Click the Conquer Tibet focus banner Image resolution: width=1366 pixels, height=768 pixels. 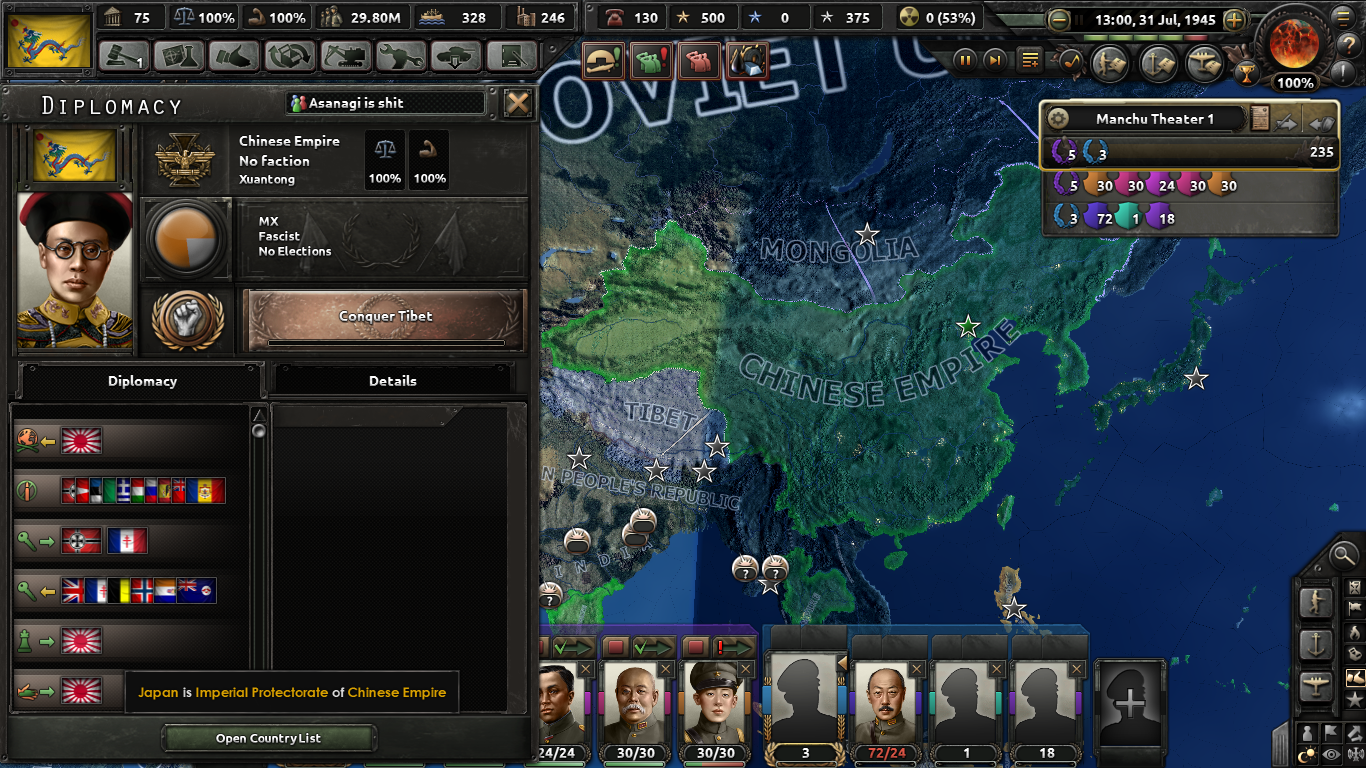(x=384, y=316)
